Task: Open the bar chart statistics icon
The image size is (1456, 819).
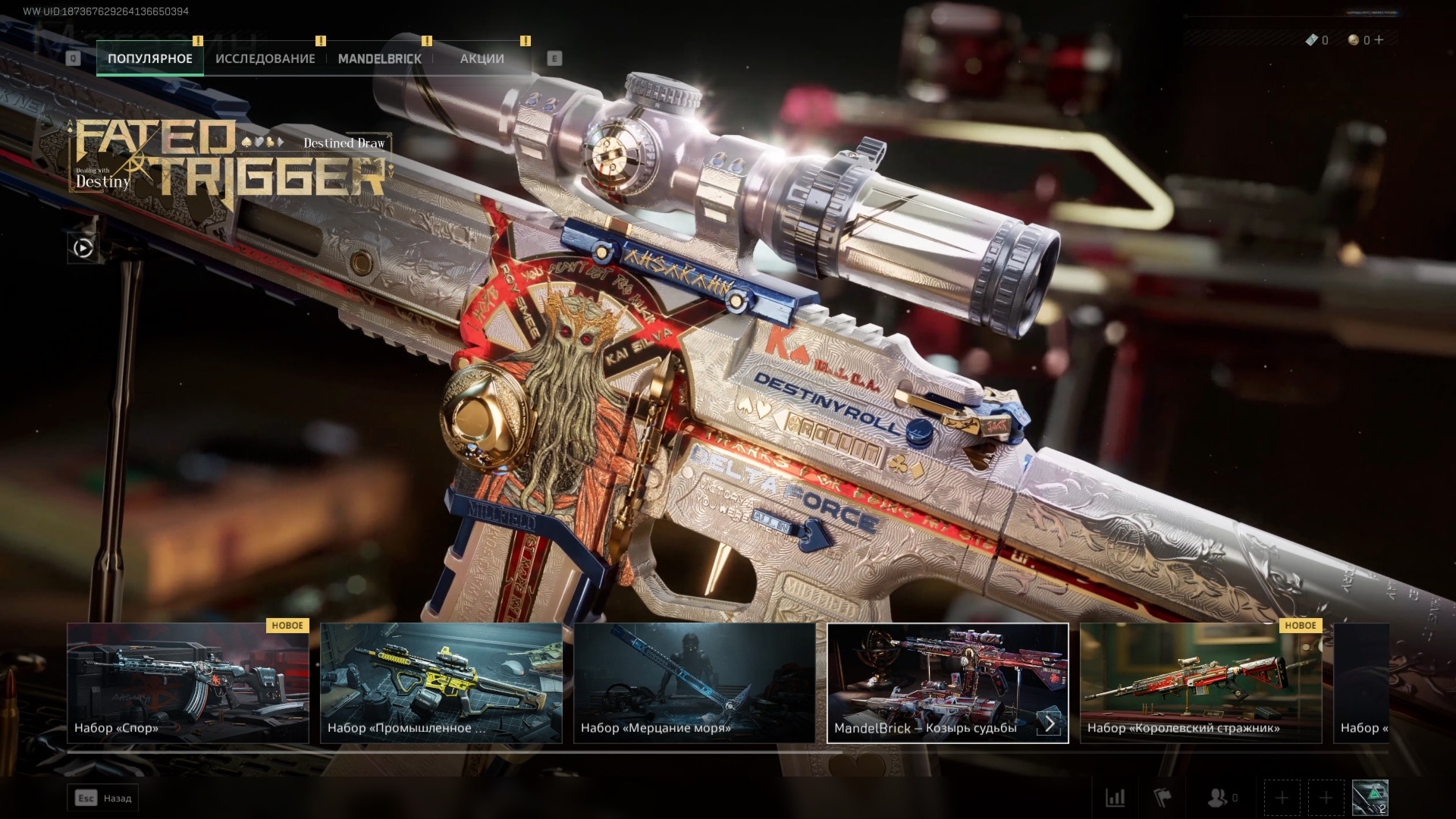Action: (1115, 798)
